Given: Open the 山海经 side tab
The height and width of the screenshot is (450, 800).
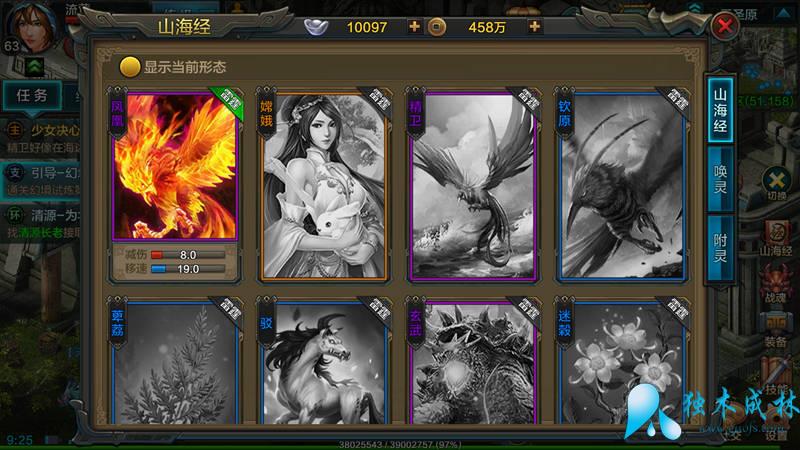Looking at the screenshot, I should click(x=720, y=111).
